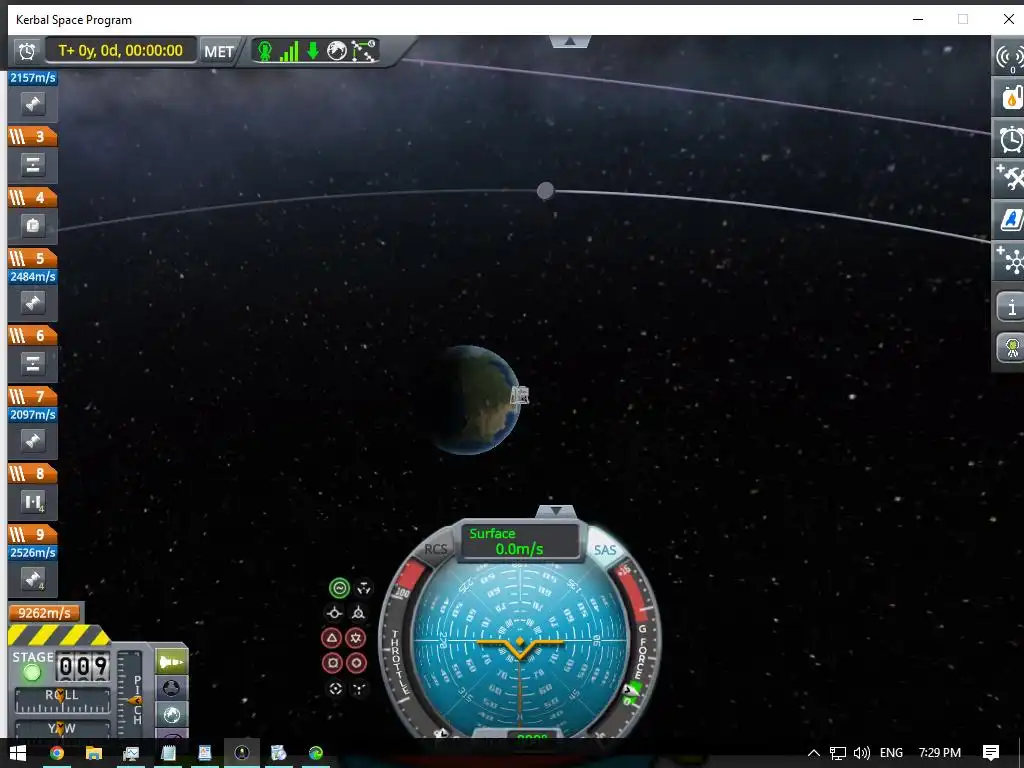
Task: Select the stage 3 orange tab
Action: [x=33, y=137]
